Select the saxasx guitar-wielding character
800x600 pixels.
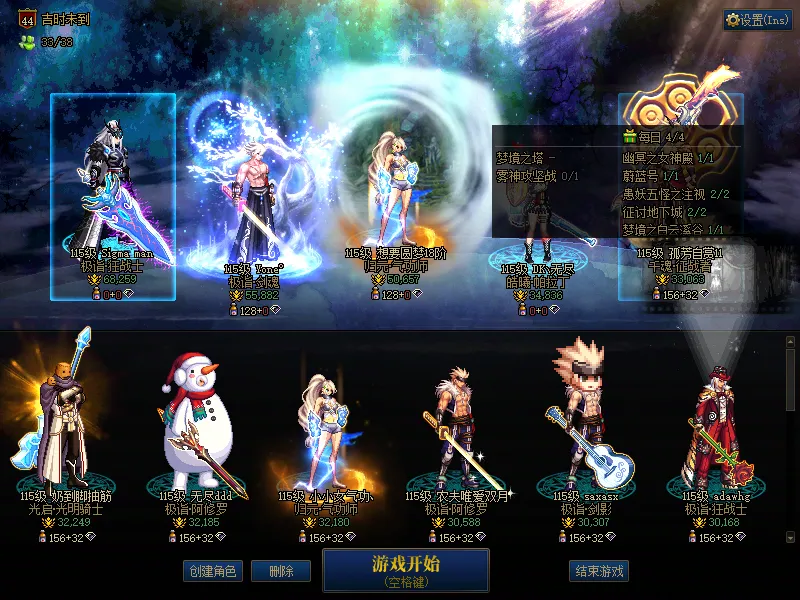tap(586, 430)
